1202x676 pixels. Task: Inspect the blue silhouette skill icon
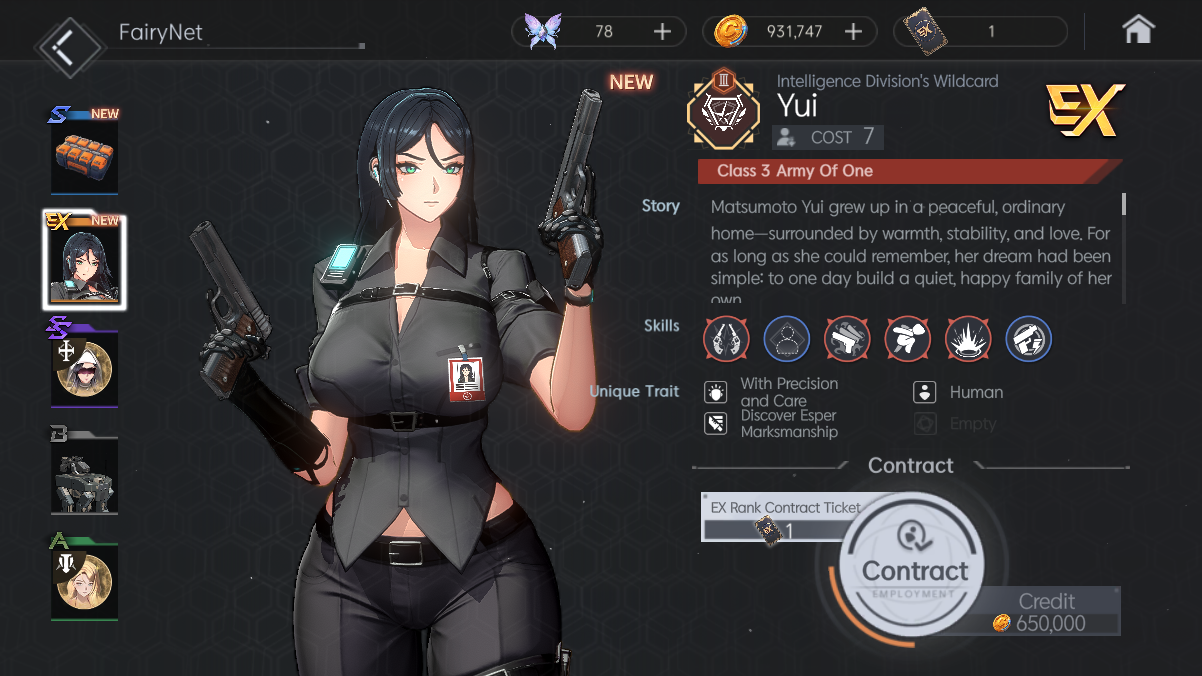point(787,338)
